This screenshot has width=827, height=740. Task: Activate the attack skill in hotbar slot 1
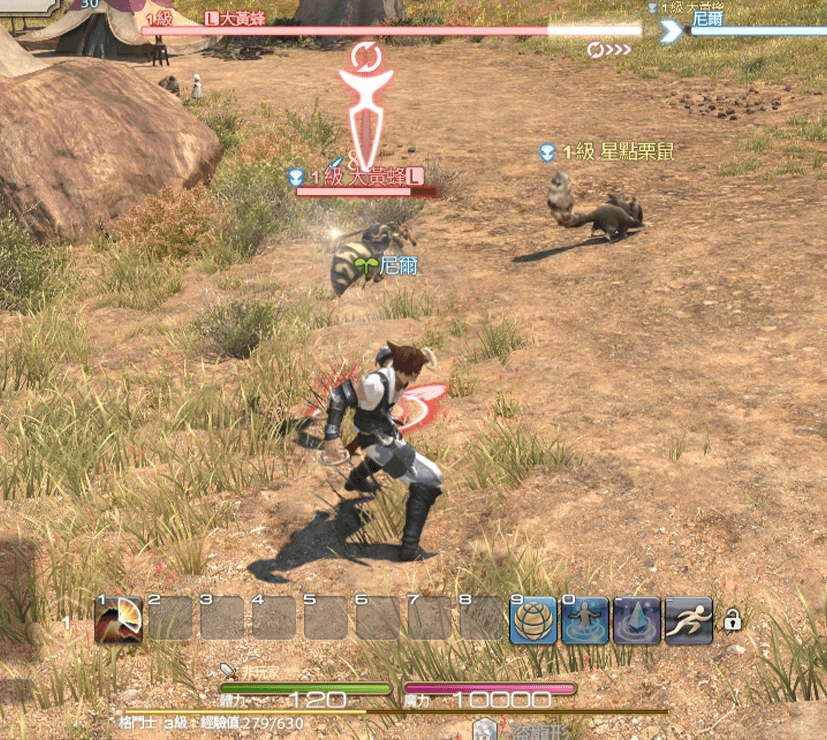pyautogui.click(x=119, y=619)
